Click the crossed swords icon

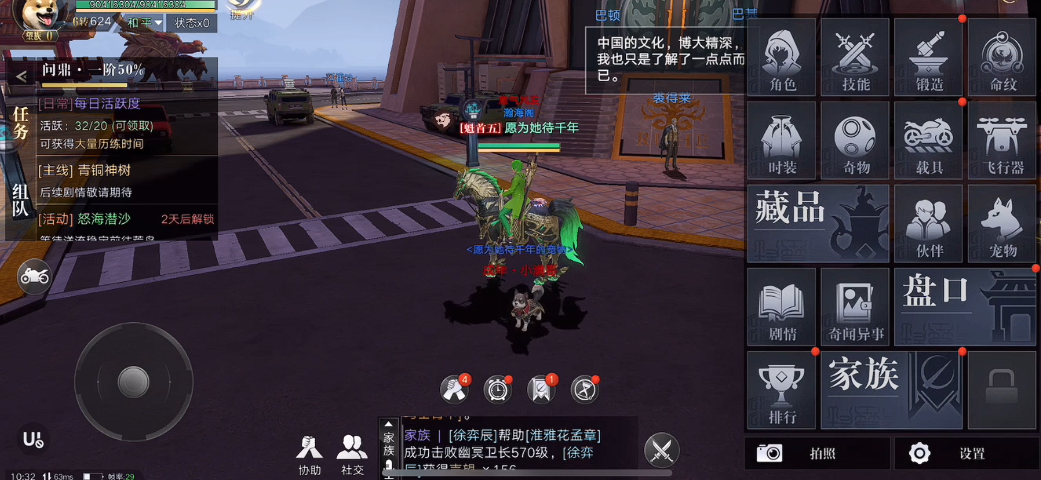click(x=661, y=451)
